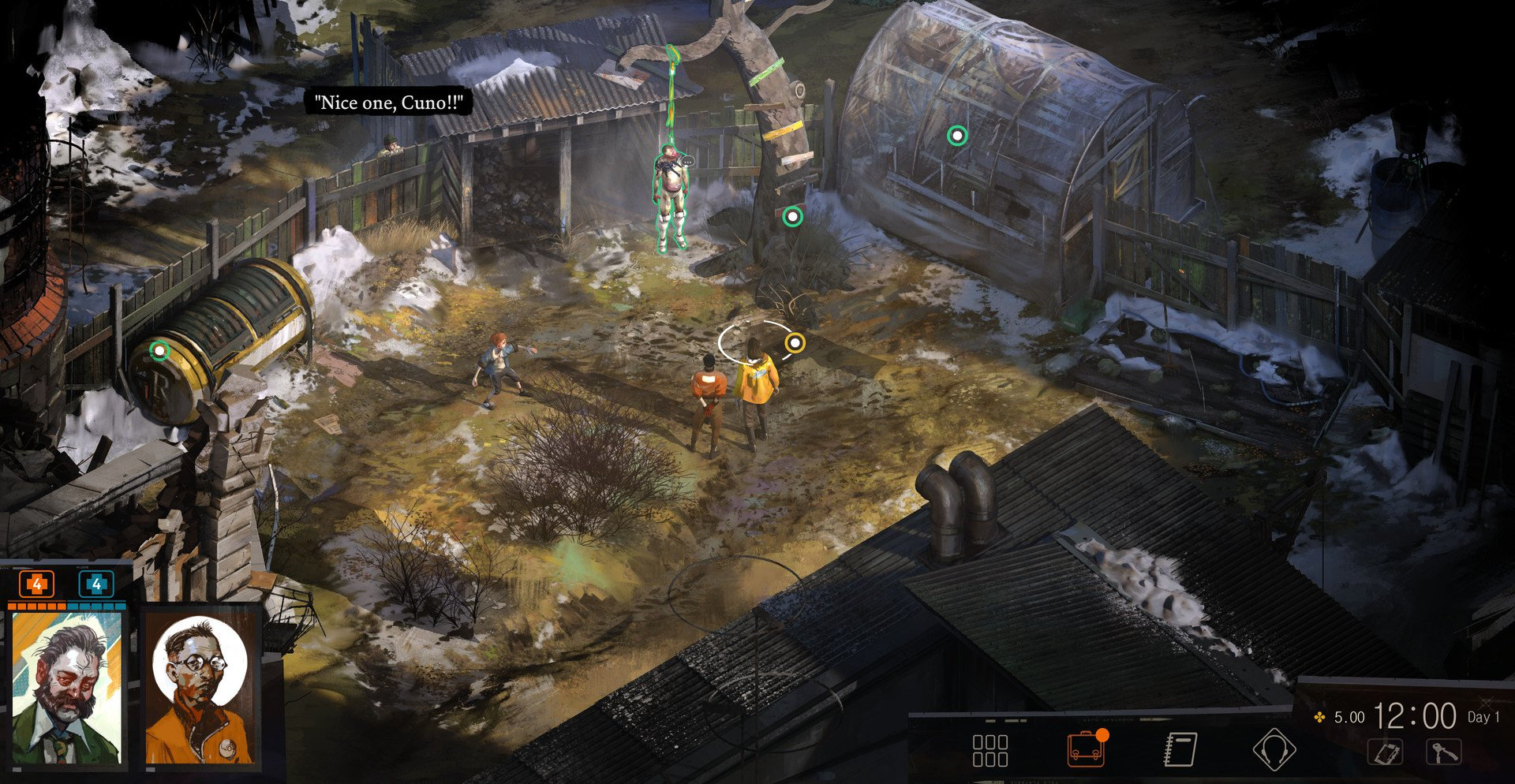Viewport: 1515px width, 784px height.
Task: Open the Thought Cabinet head icon
Action: coord(1274,749)
